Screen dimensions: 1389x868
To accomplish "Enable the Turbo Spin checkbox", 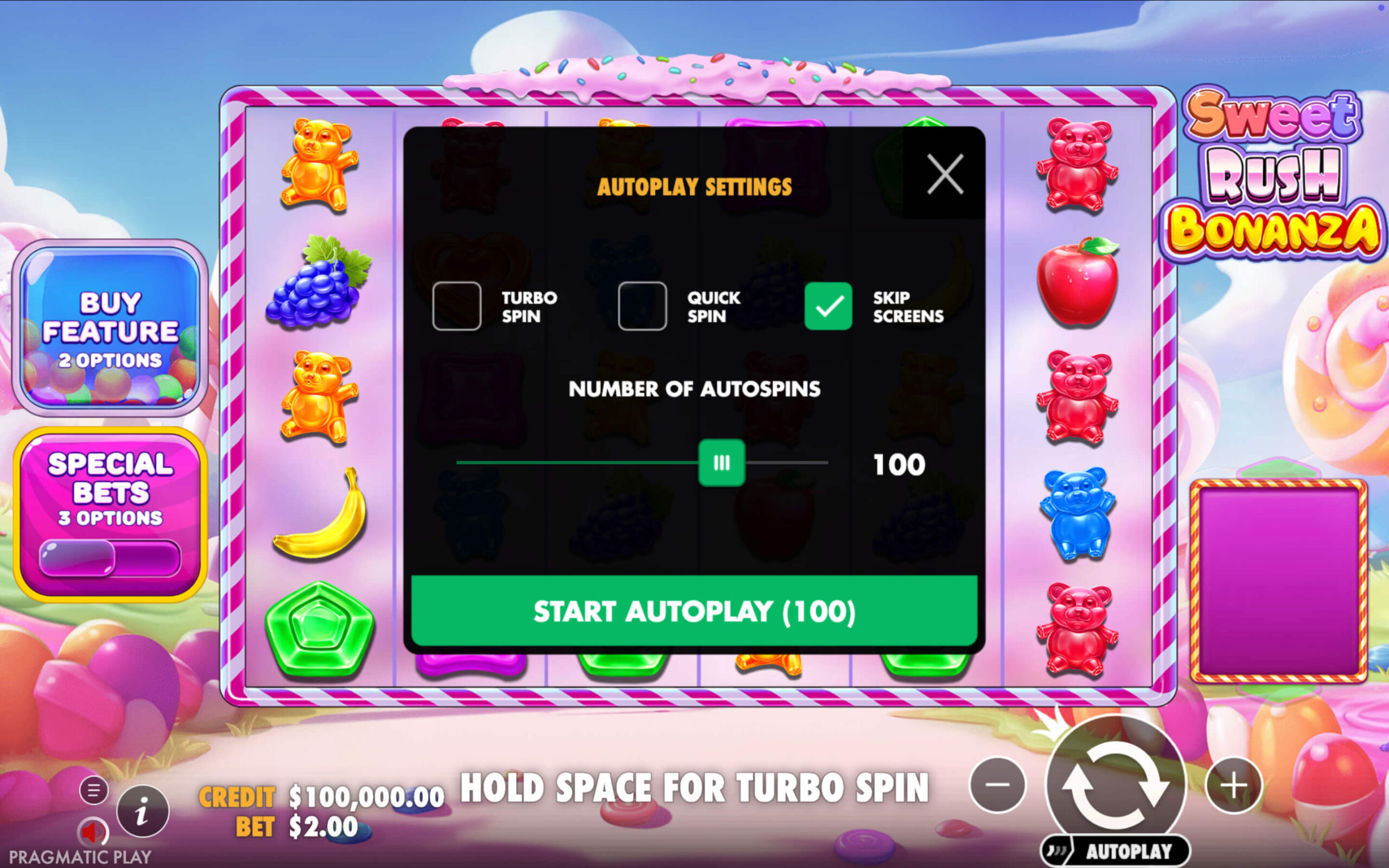I will tap(456, 305).
